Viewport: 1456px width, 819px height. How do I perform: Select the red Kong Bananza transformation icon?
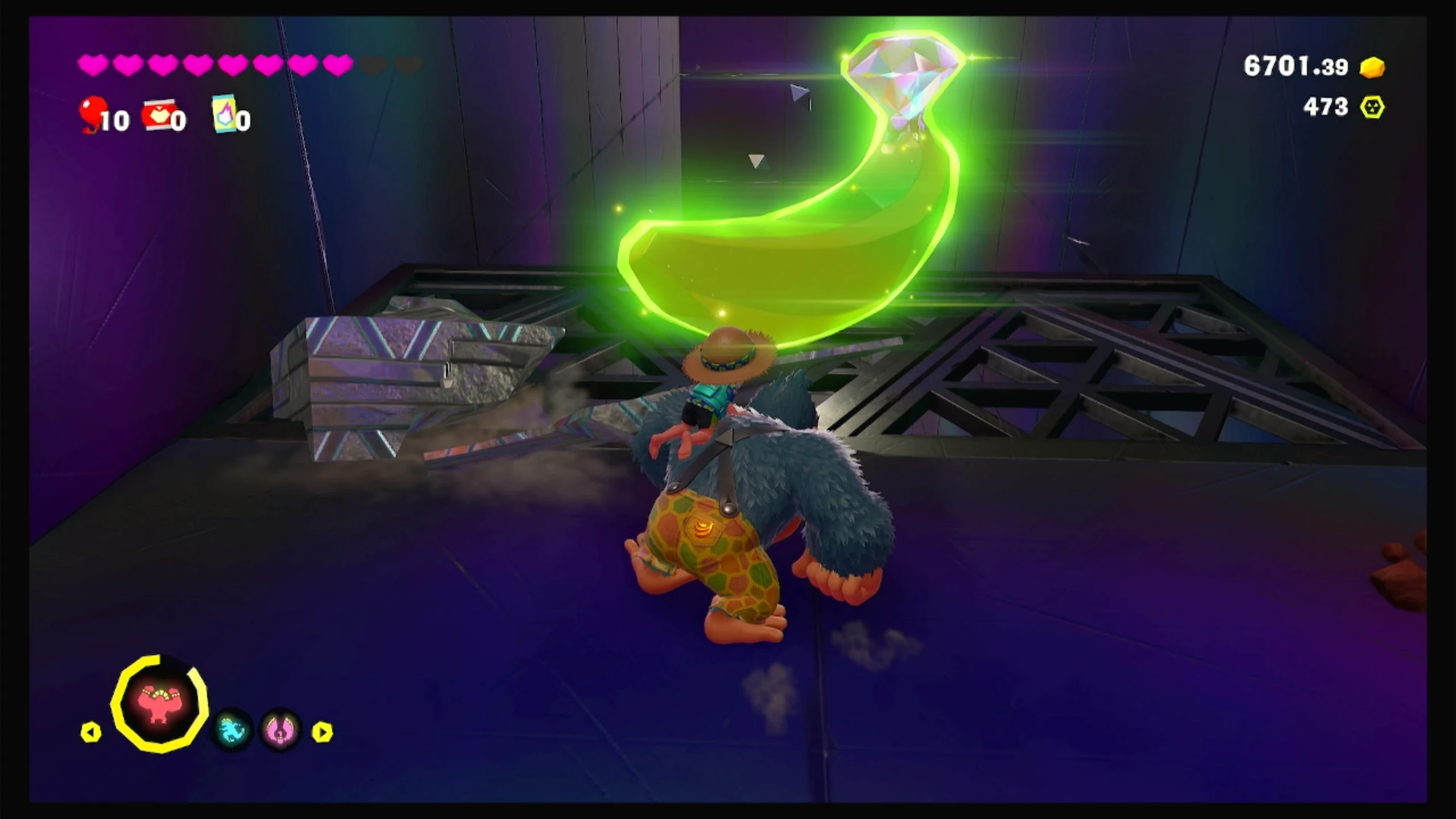pyautogui.click(x=159, y=704)
